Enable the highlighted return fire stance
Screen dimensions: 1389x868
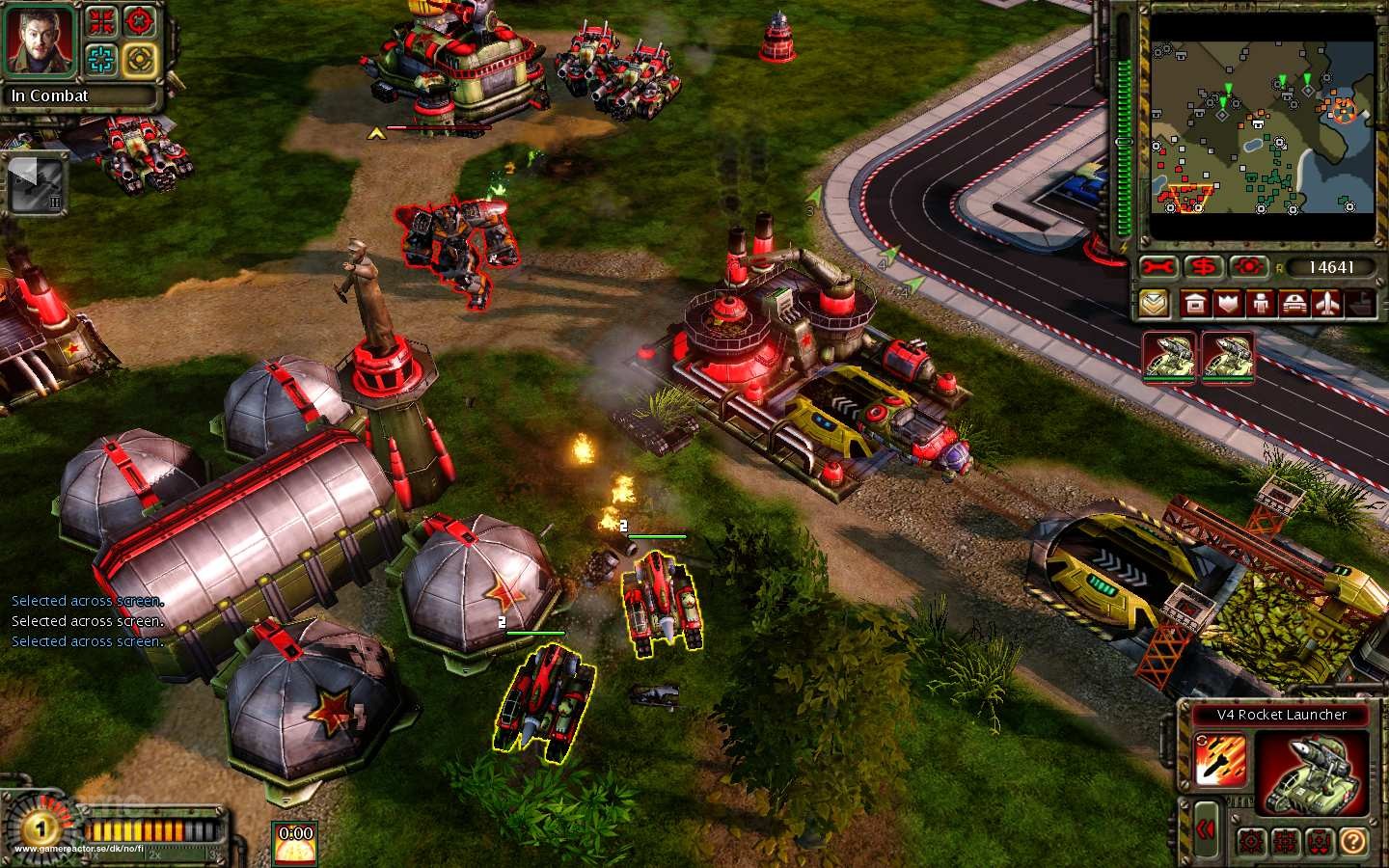[1286, 841]
